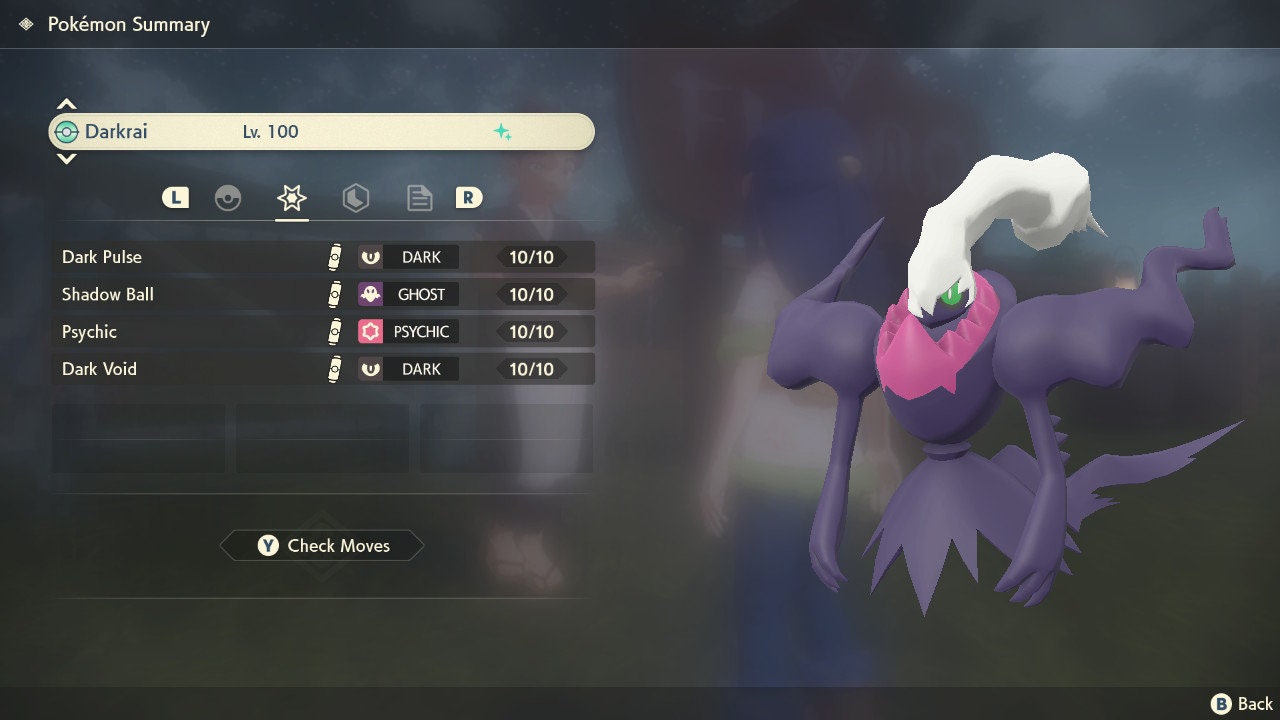Choose the Shadow Ball move

322,294
